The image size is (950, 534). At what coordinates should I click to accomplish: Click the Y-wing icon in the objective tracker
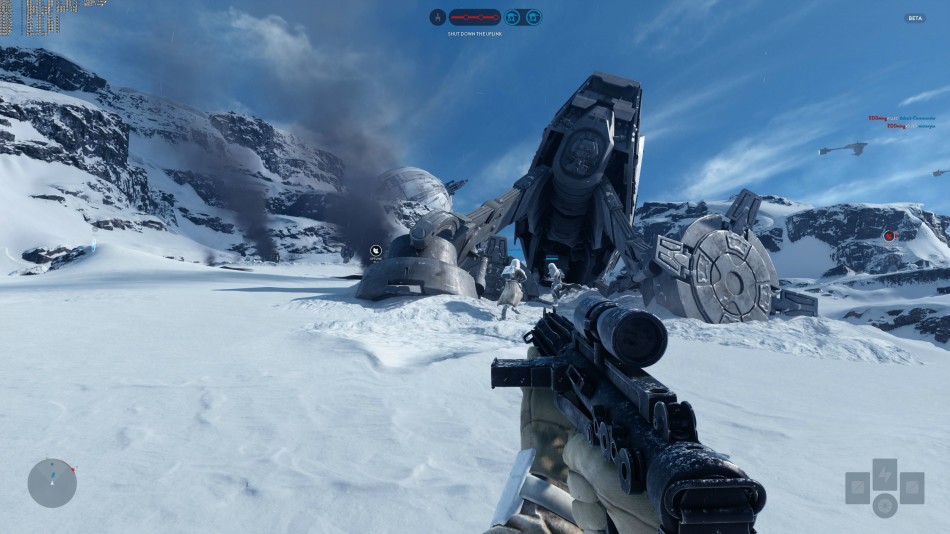click(437, 17)
